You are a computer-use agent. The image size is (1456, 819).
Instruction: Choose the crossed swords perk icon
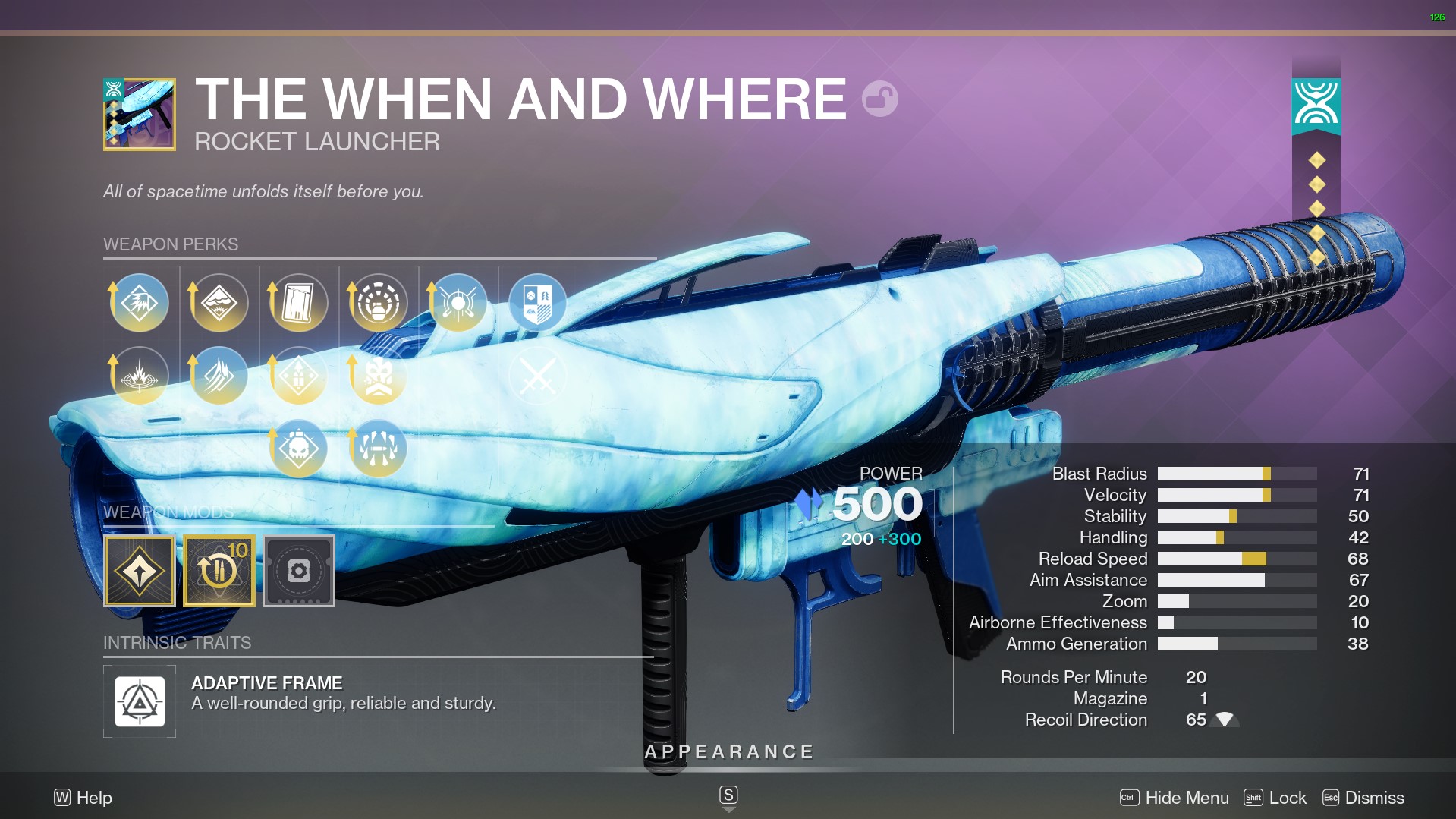[x=537, y=376]
